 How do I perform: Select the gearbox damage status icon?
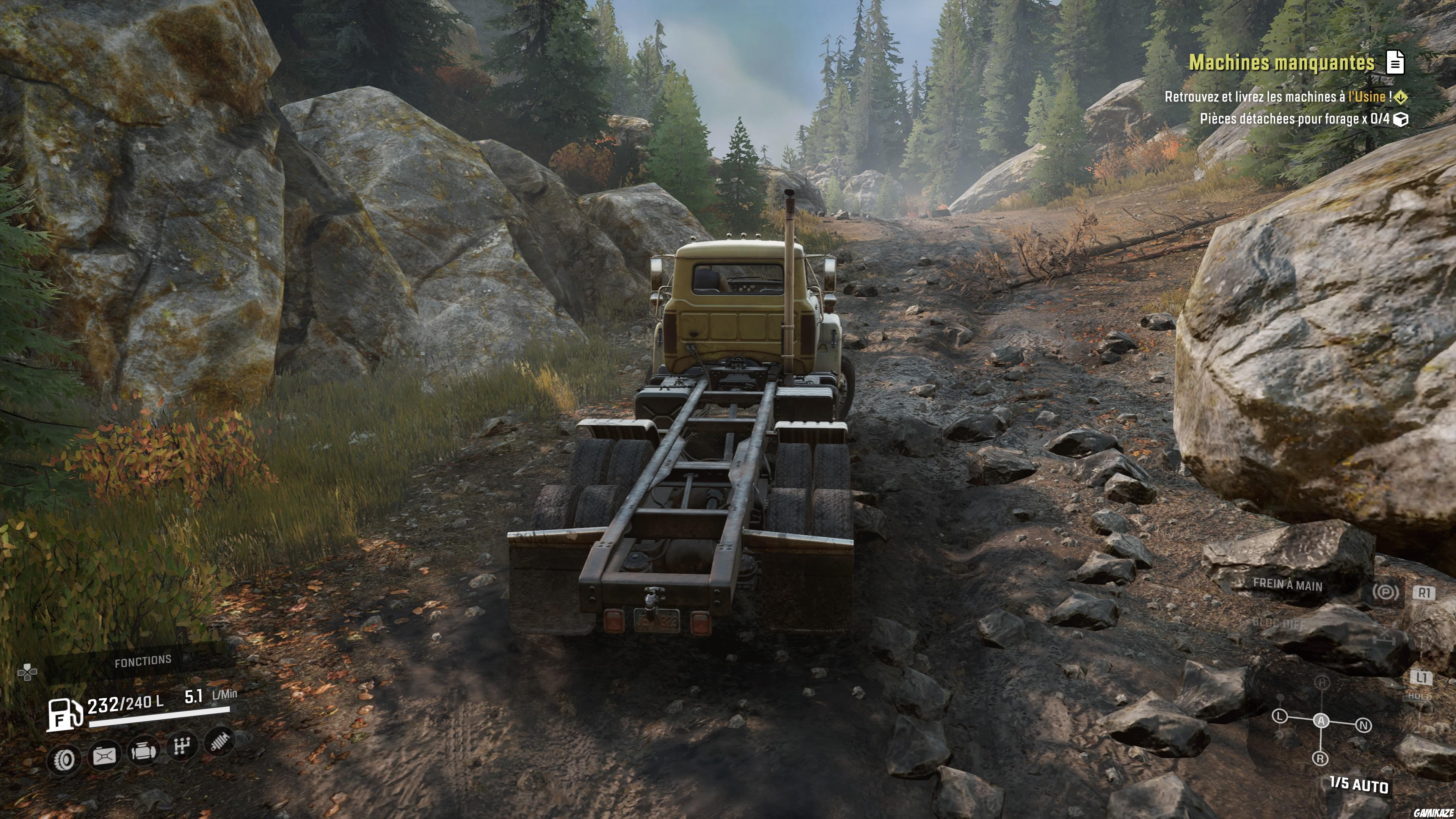click(x=182, y=747)
